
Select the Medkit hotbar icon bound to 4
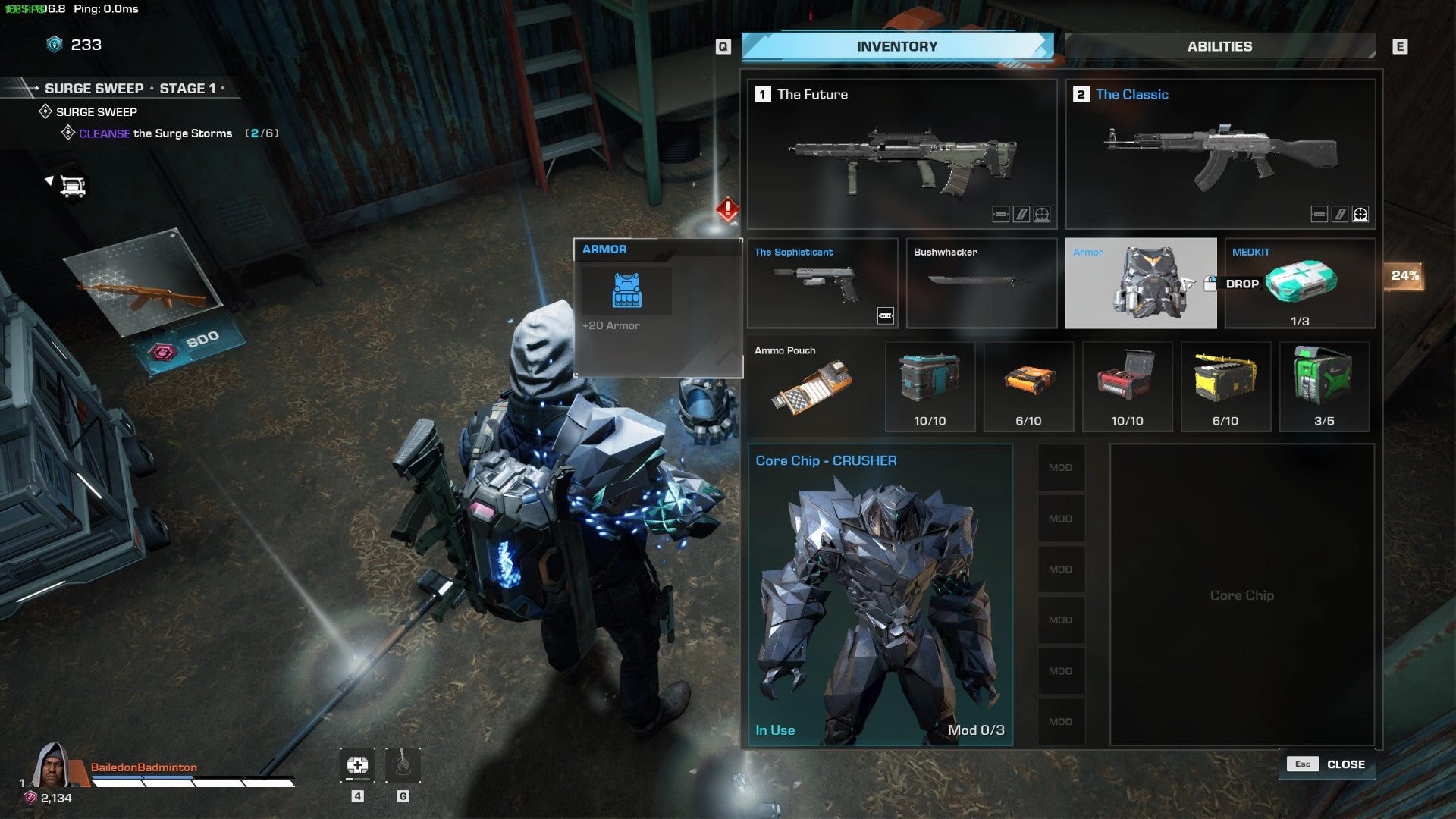356,766
